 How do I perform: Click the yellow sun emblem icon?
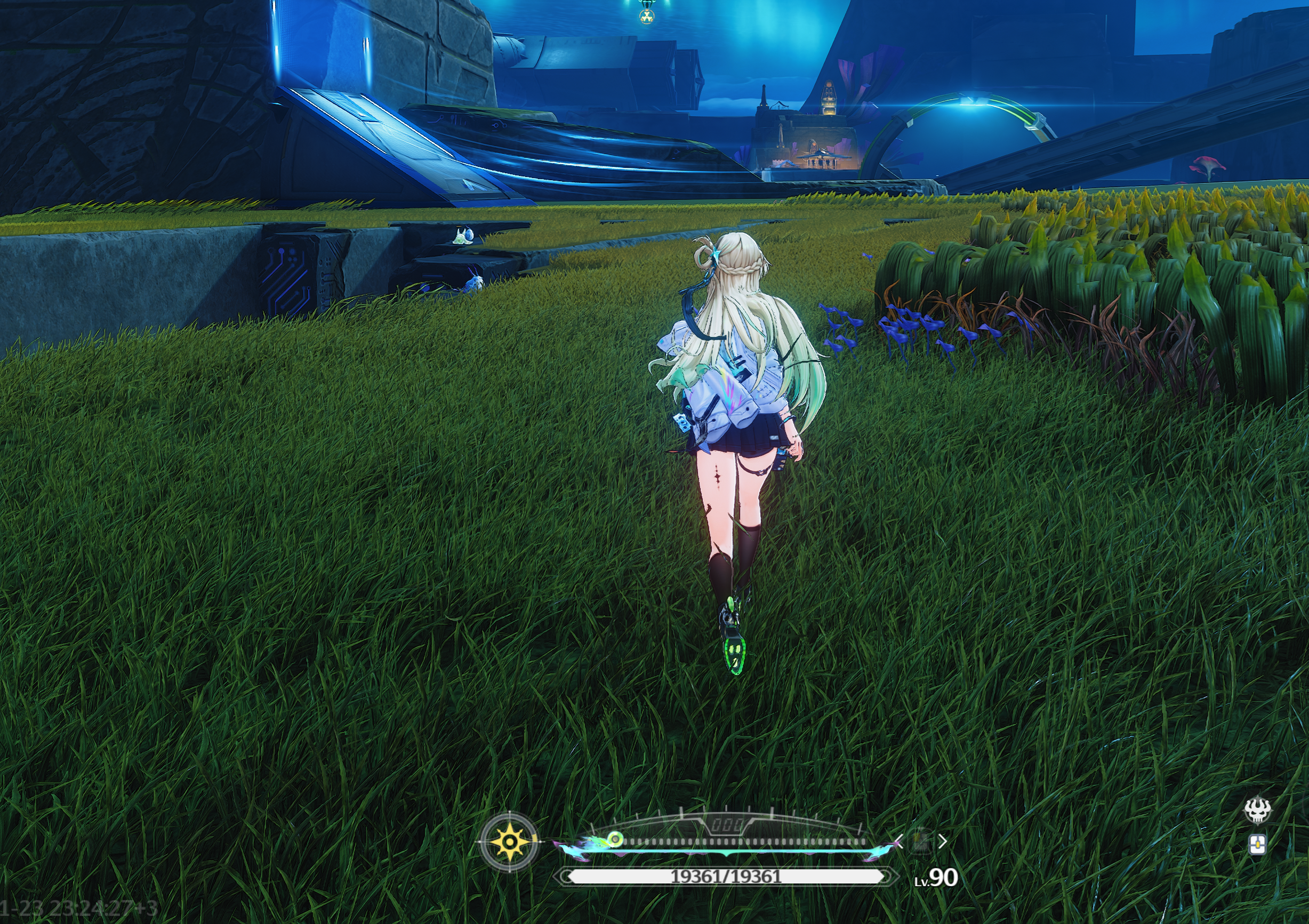click(509, 841)
